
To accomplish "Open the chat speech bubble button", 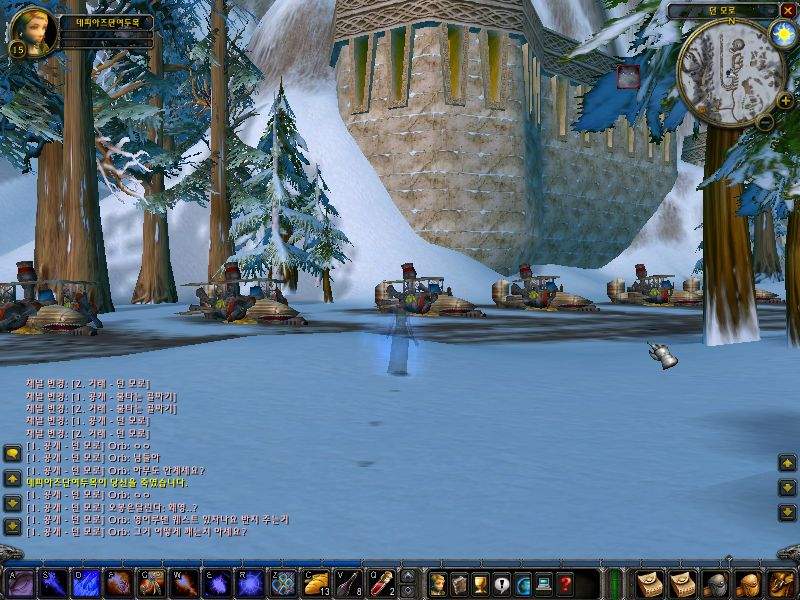I will pyautogui.click(x=12, y=454).
